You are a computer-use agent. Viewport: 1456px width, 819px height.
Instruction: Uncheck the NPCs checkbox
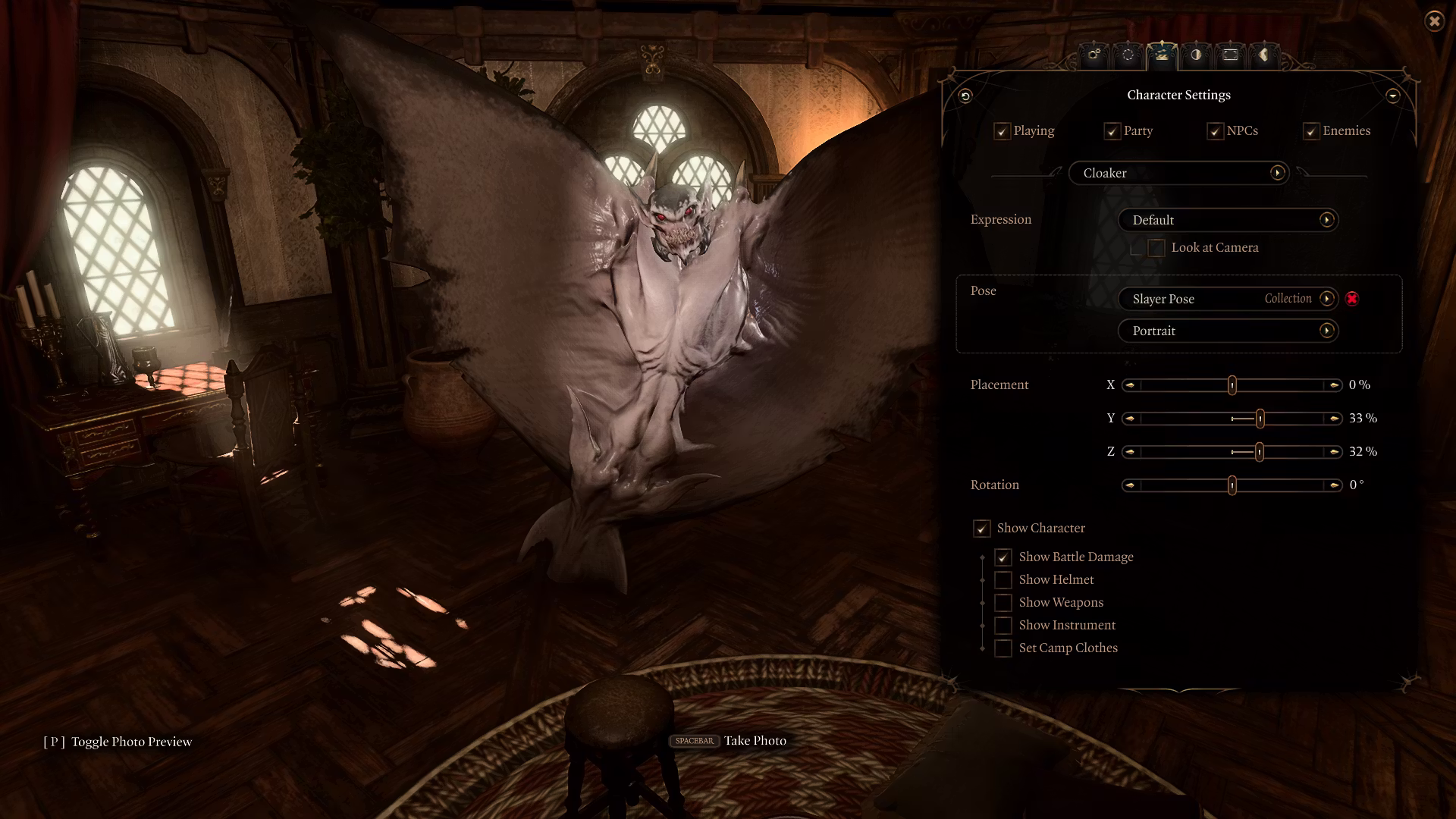[1216, 130]
